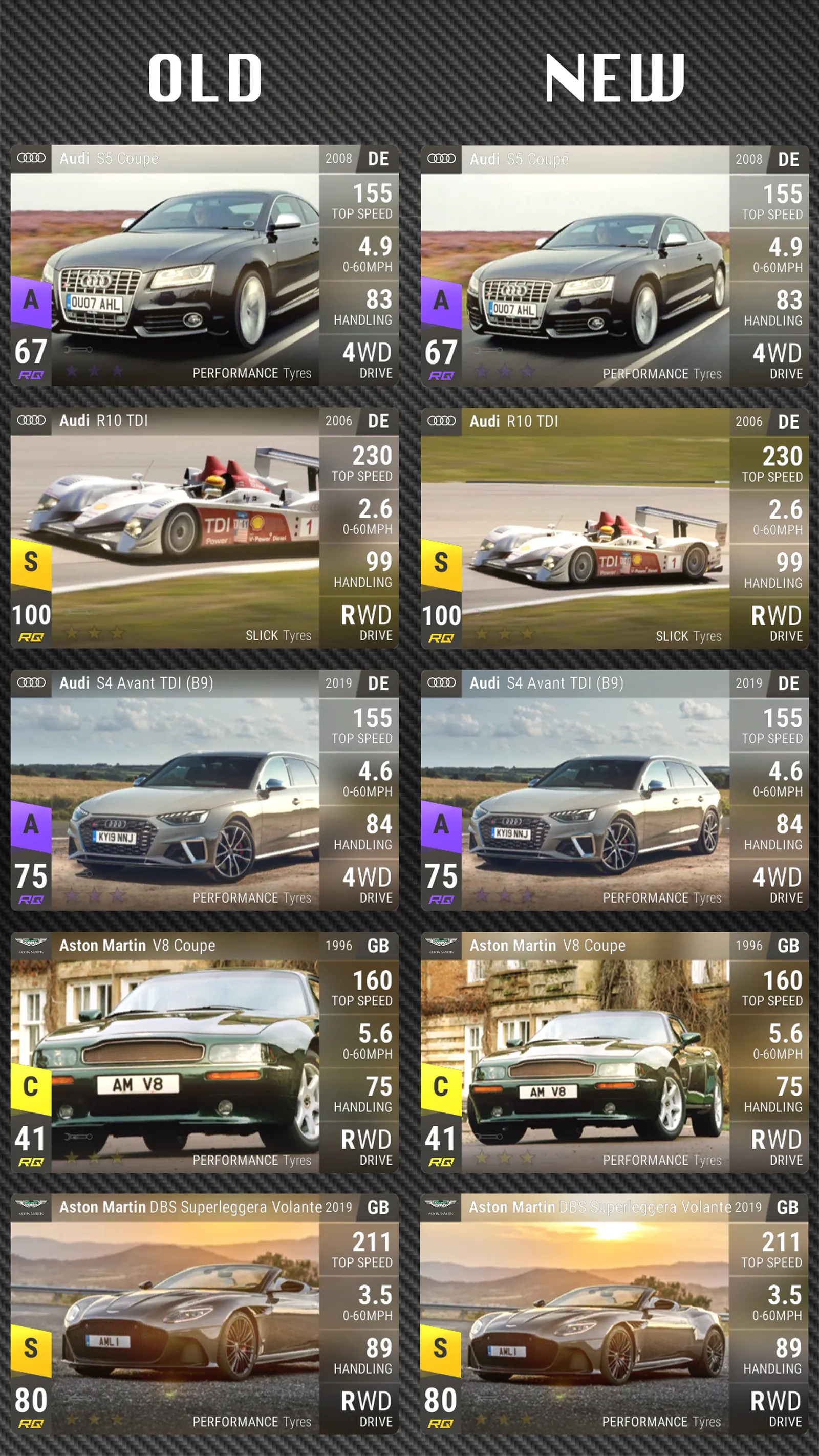Open the NEW Aston Martin V8 Coupe card
The height and width of the screenshot is (1456, 819).
[614, 1053]
